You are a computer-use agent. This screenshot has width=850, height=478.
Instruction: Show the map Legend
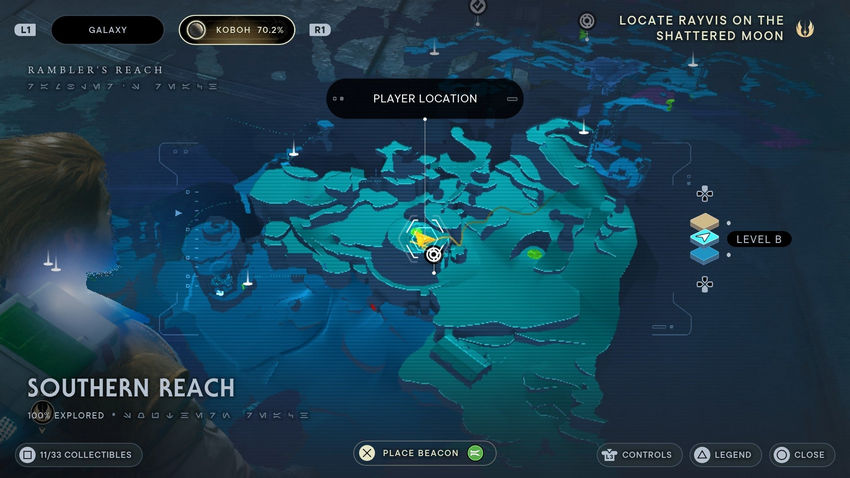[x=722, y=454]
